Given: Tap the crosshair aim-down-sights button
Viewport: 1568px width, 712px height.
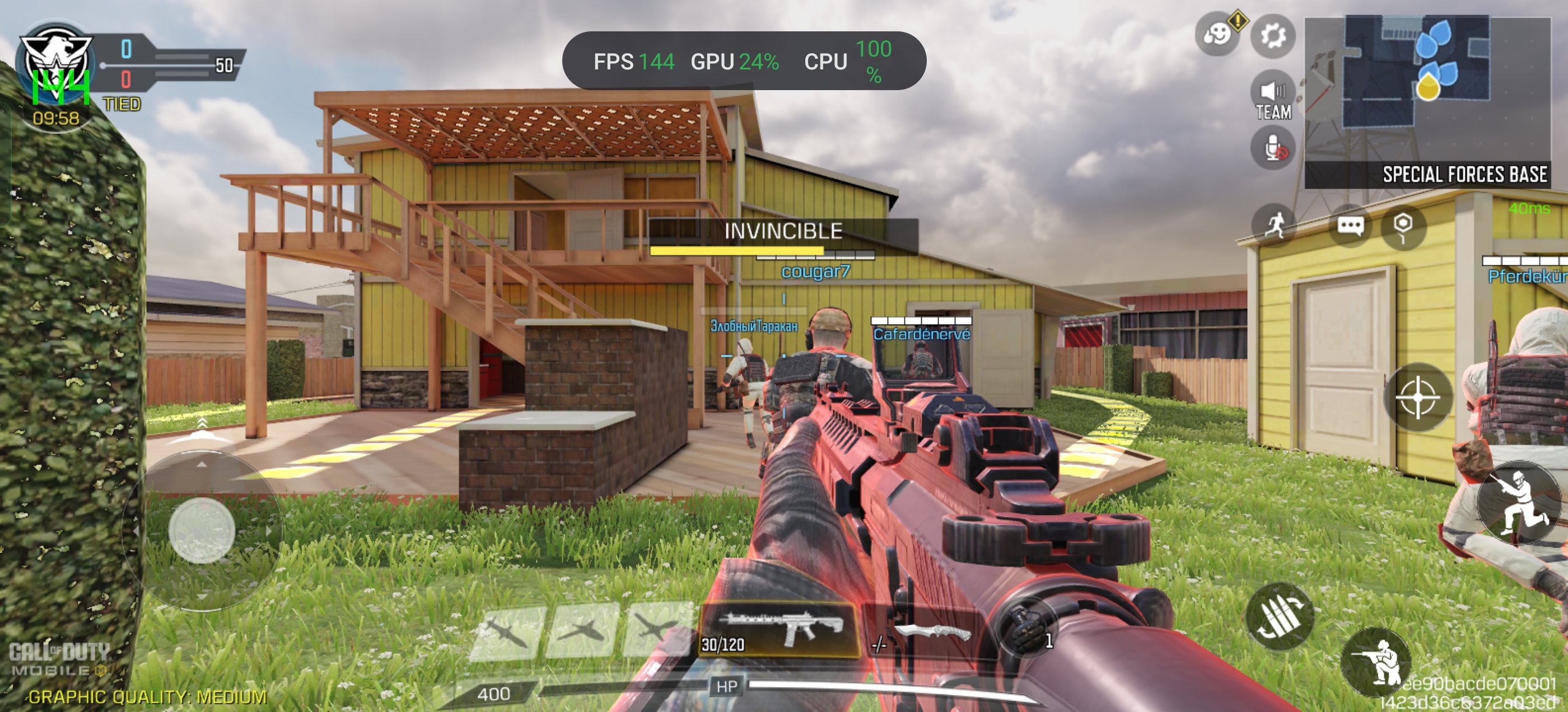Looking at the screenshot, I should click(1418, 397).
